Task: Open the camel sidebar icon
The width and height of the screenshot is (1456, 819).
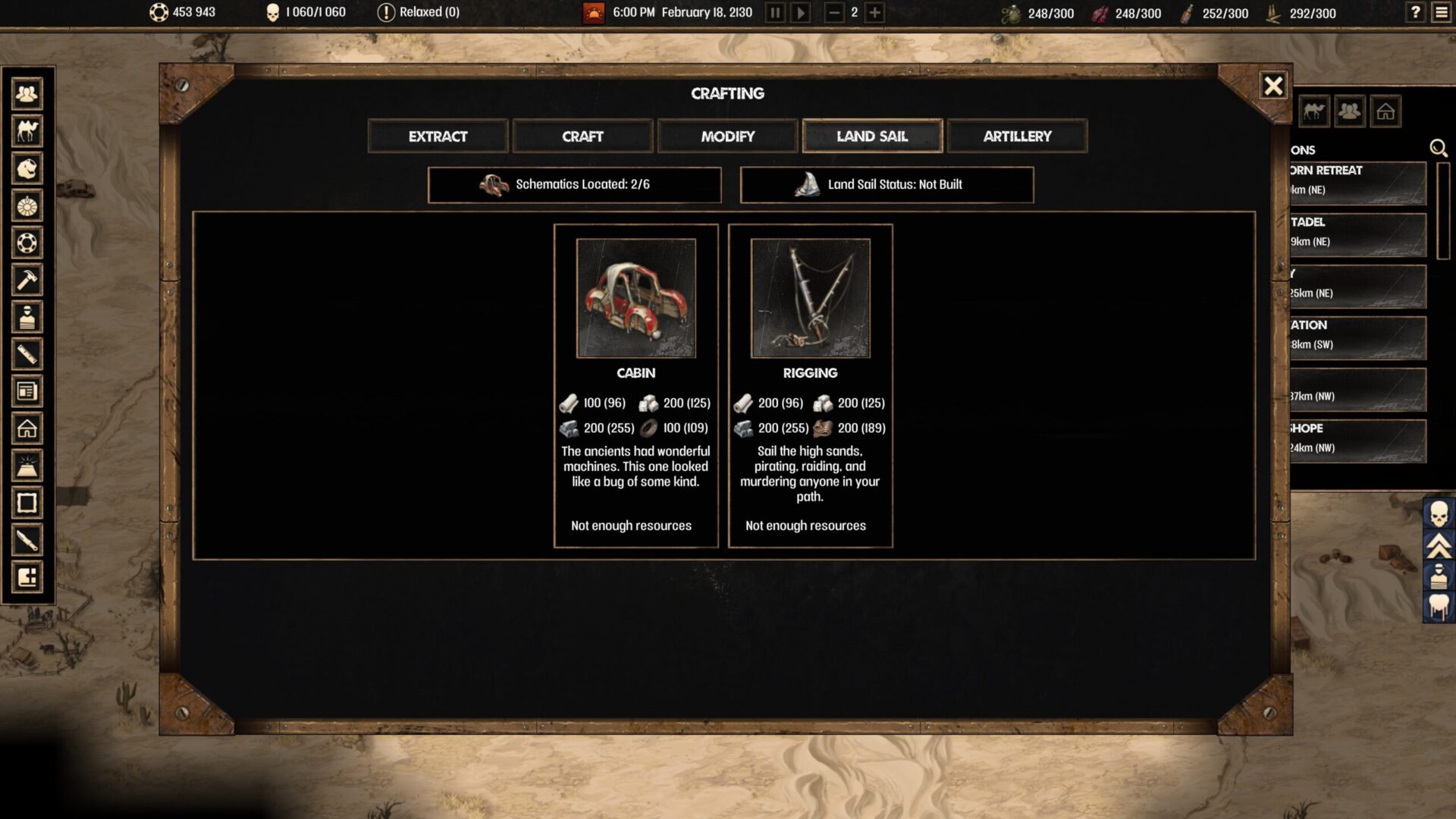Action: pyautogui.click(x=27, y=131)
